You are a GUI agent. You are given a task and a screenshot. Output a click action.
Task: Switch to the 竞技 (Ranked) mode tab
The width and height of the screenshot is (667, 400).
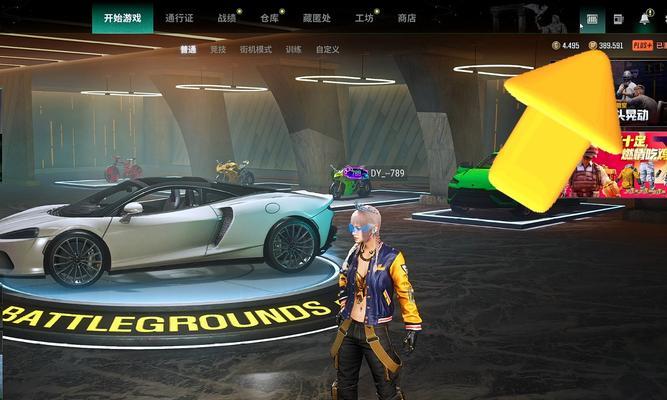pos(218,49)
